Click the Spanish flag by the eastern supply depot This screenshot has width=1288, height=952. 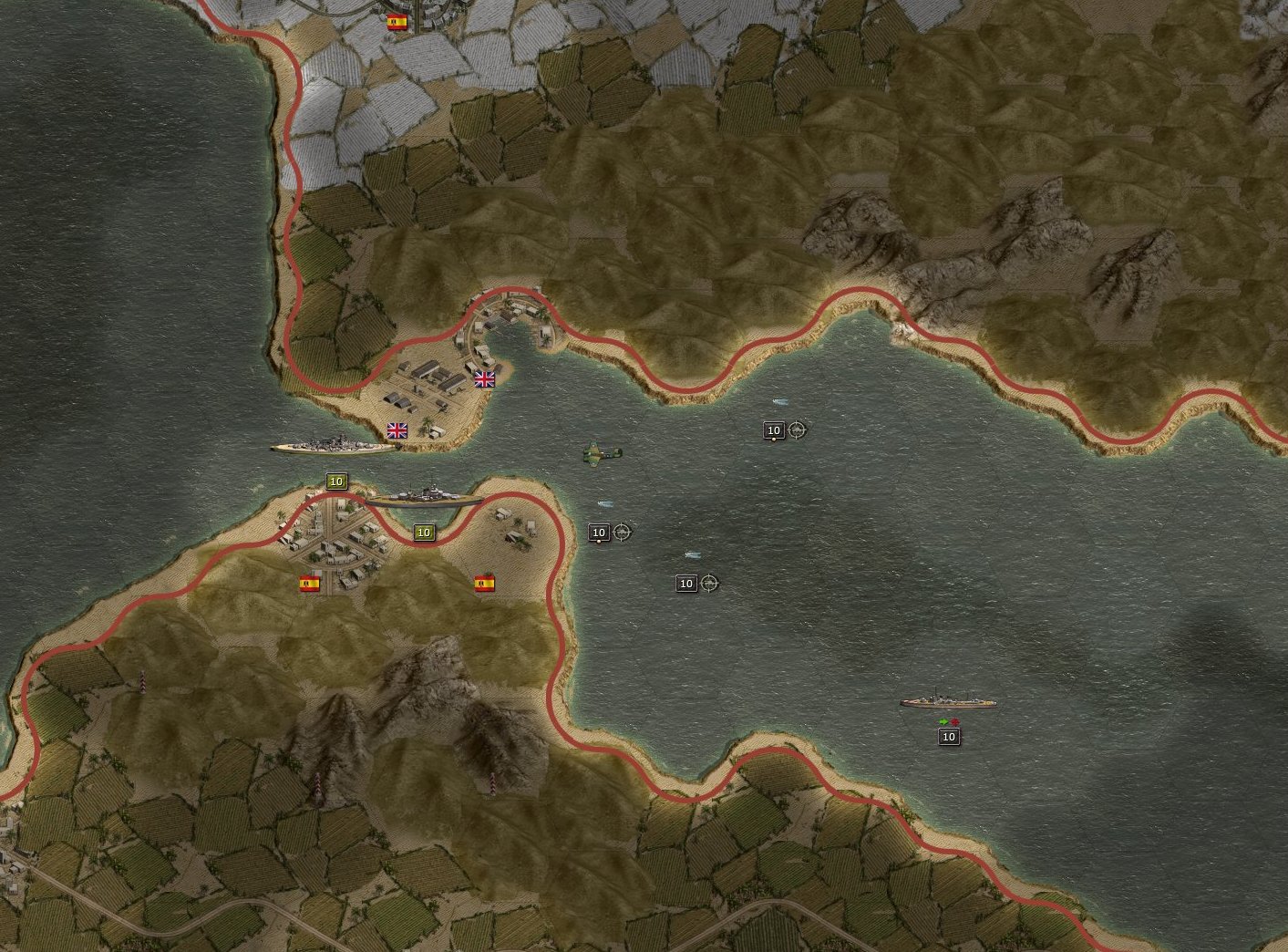click(484, 584)
